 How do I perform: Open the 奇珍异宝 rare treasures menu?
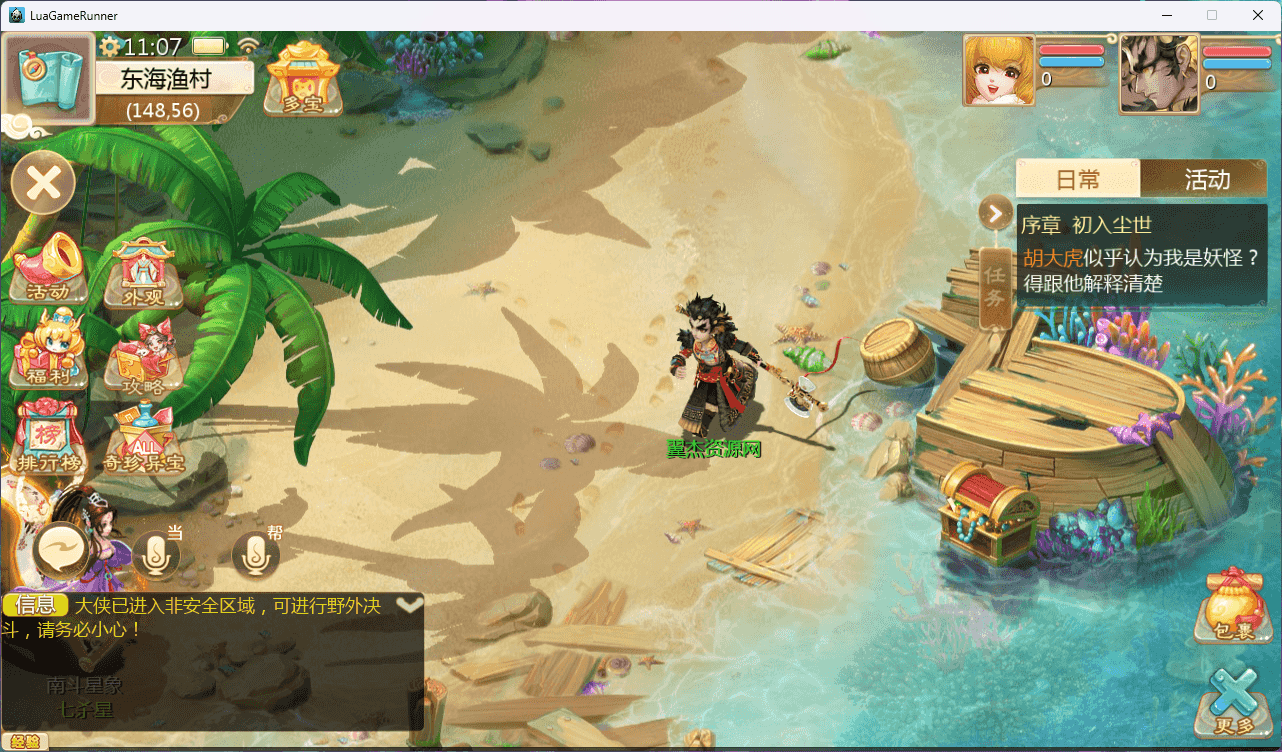[143, 440]
